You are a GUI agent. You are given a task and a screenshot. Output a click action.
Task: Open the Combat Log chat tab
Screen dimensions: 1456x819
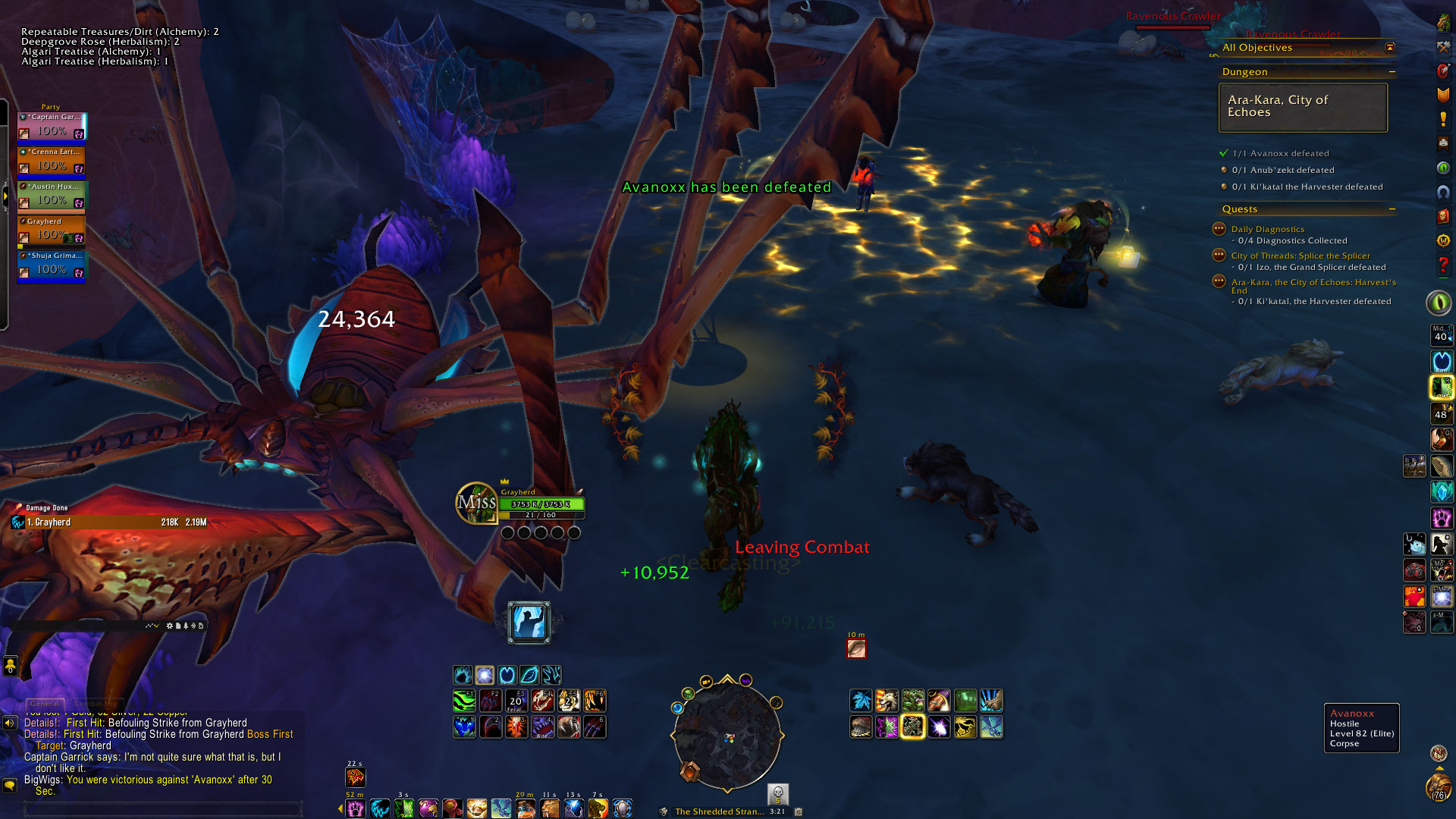tap(95, 704)
